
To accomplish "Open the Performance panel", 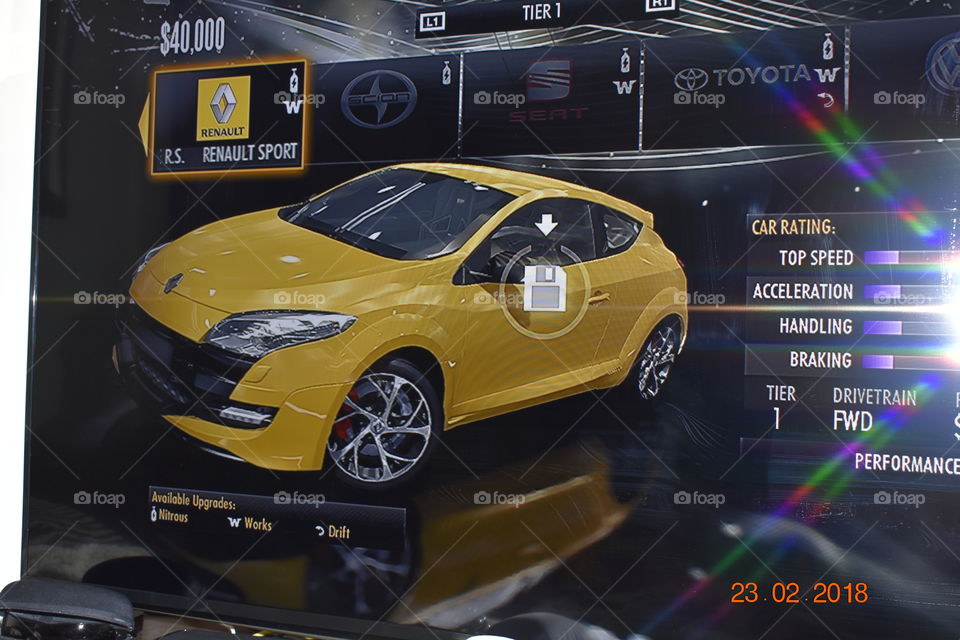I will tap(905, 463).
